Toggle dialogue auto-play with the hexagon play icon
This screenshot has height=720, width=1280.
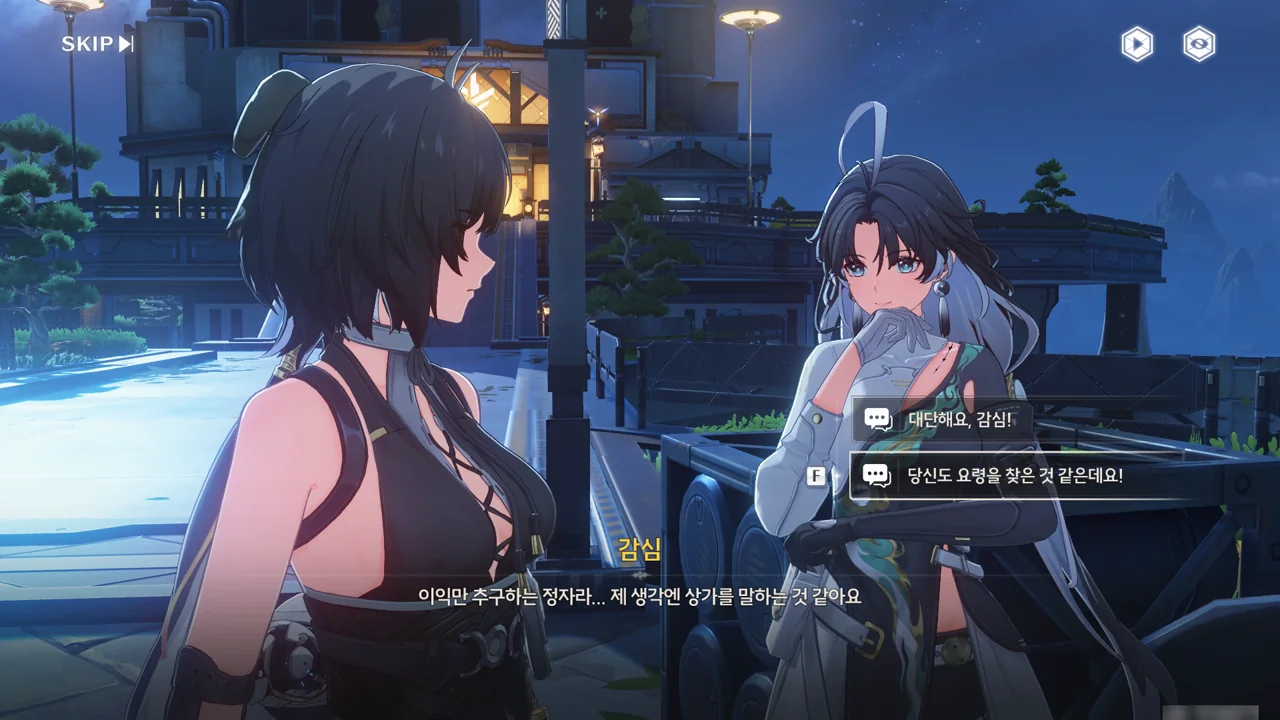coord(1136,44)
